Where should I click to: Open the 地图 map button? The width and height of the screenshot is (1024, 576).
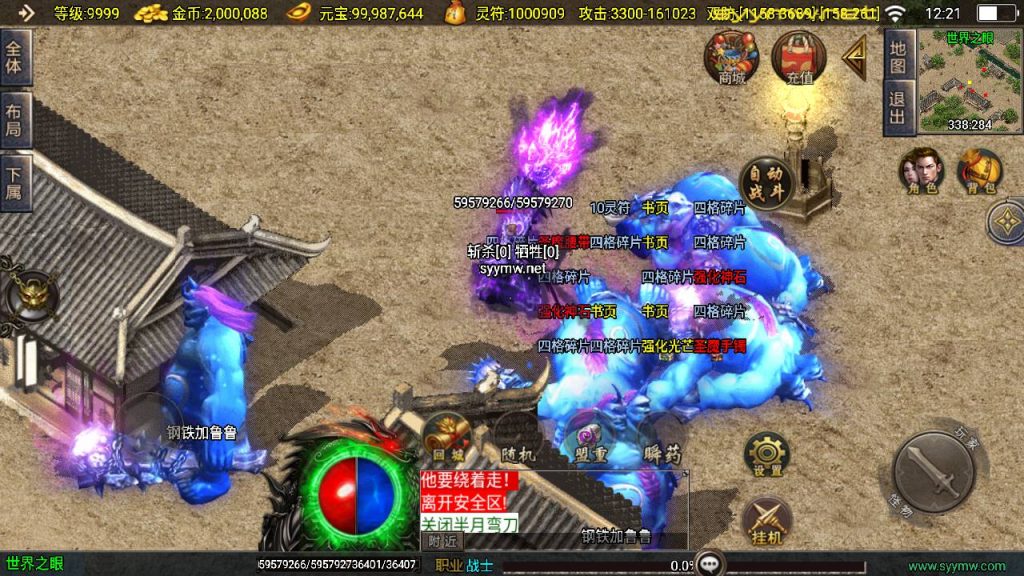pyautogui.click(x=898, y=56)
